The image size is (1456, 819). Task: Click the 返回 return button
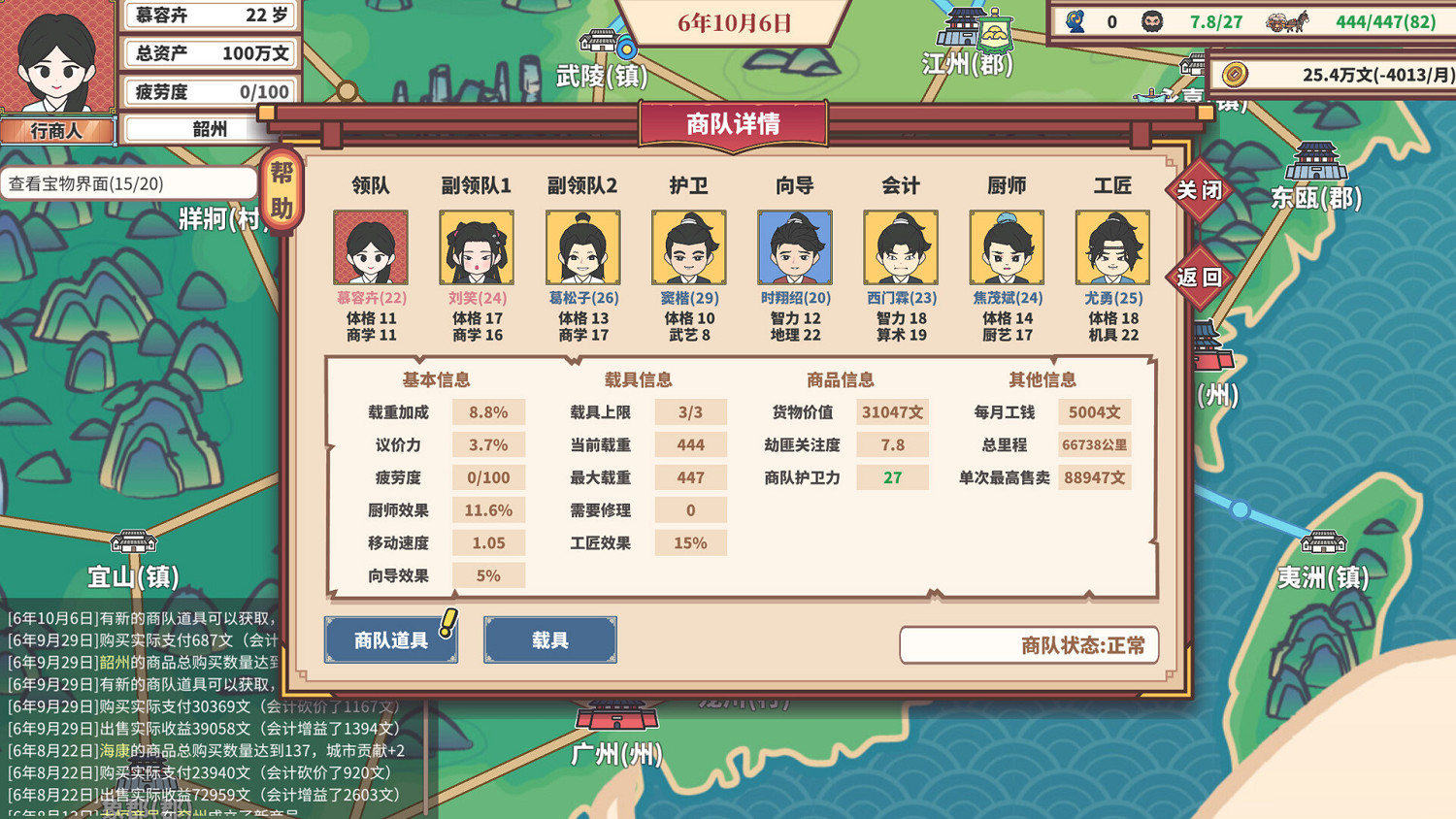(1199, 278)
